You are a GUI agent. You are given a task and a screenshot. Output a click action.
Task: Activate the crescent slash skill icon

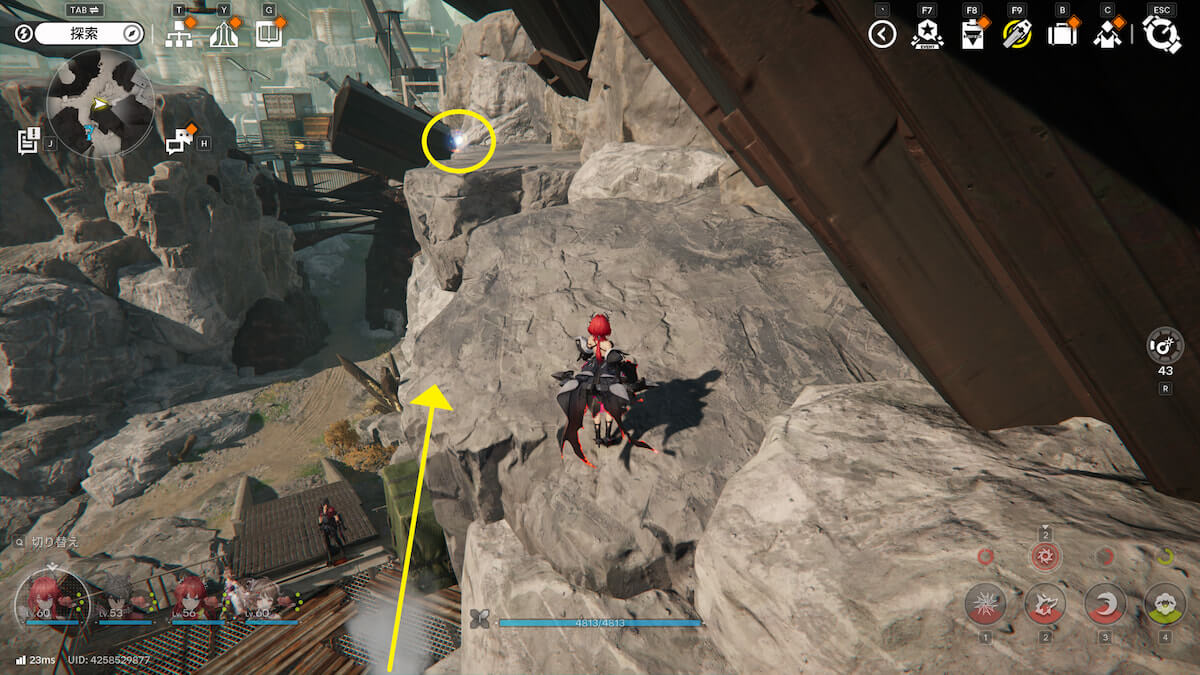1105,603
